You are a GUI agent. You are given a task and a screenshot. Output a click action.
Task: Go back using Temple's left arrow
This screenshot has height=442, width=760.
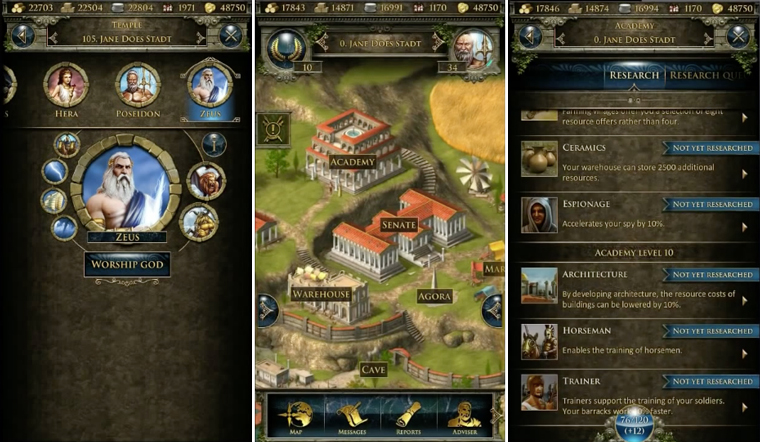click(x=21, y=35)
